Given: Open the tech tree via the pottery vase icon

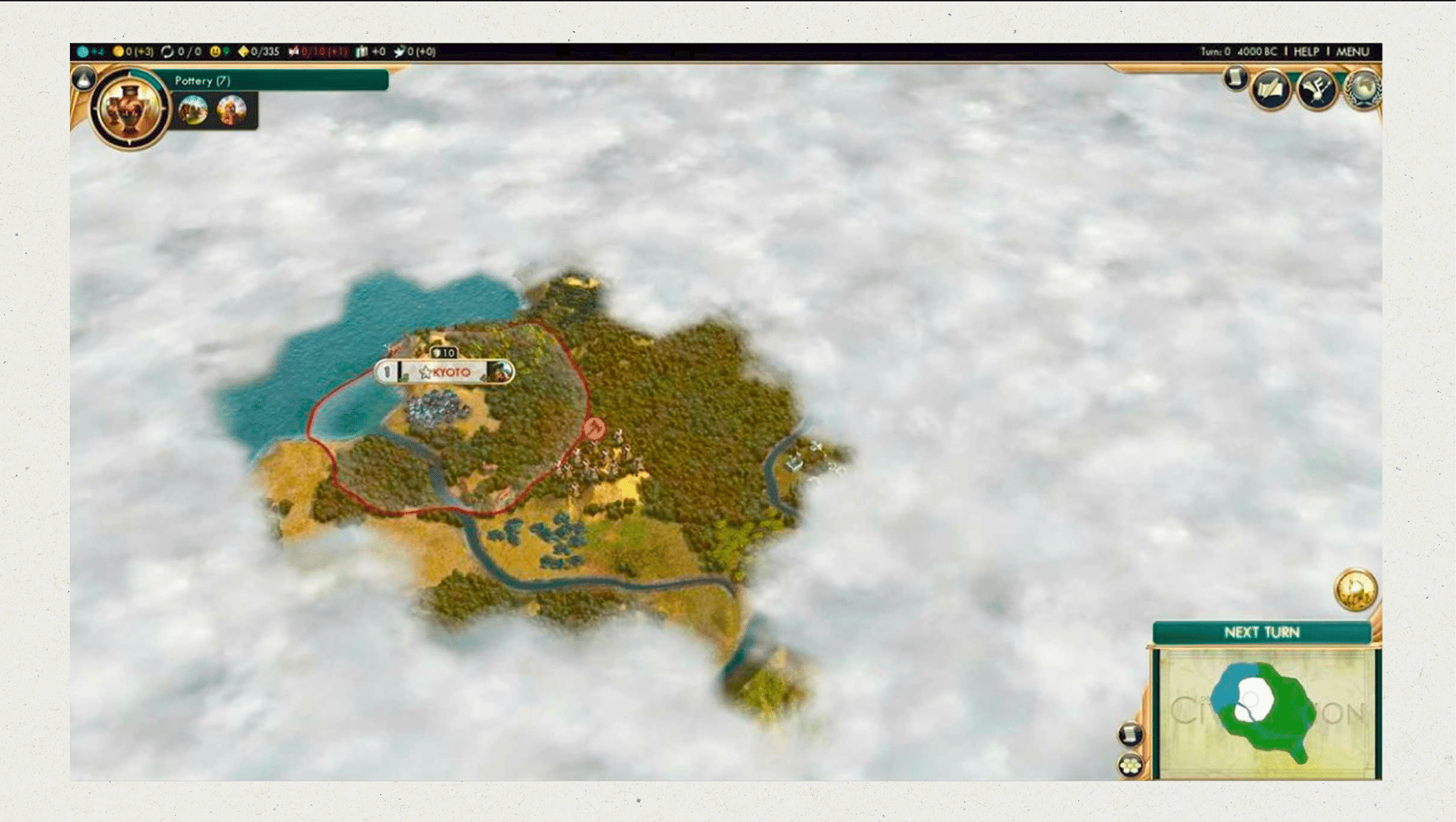Looking at the screenshot, I should [x=128, y=110].
